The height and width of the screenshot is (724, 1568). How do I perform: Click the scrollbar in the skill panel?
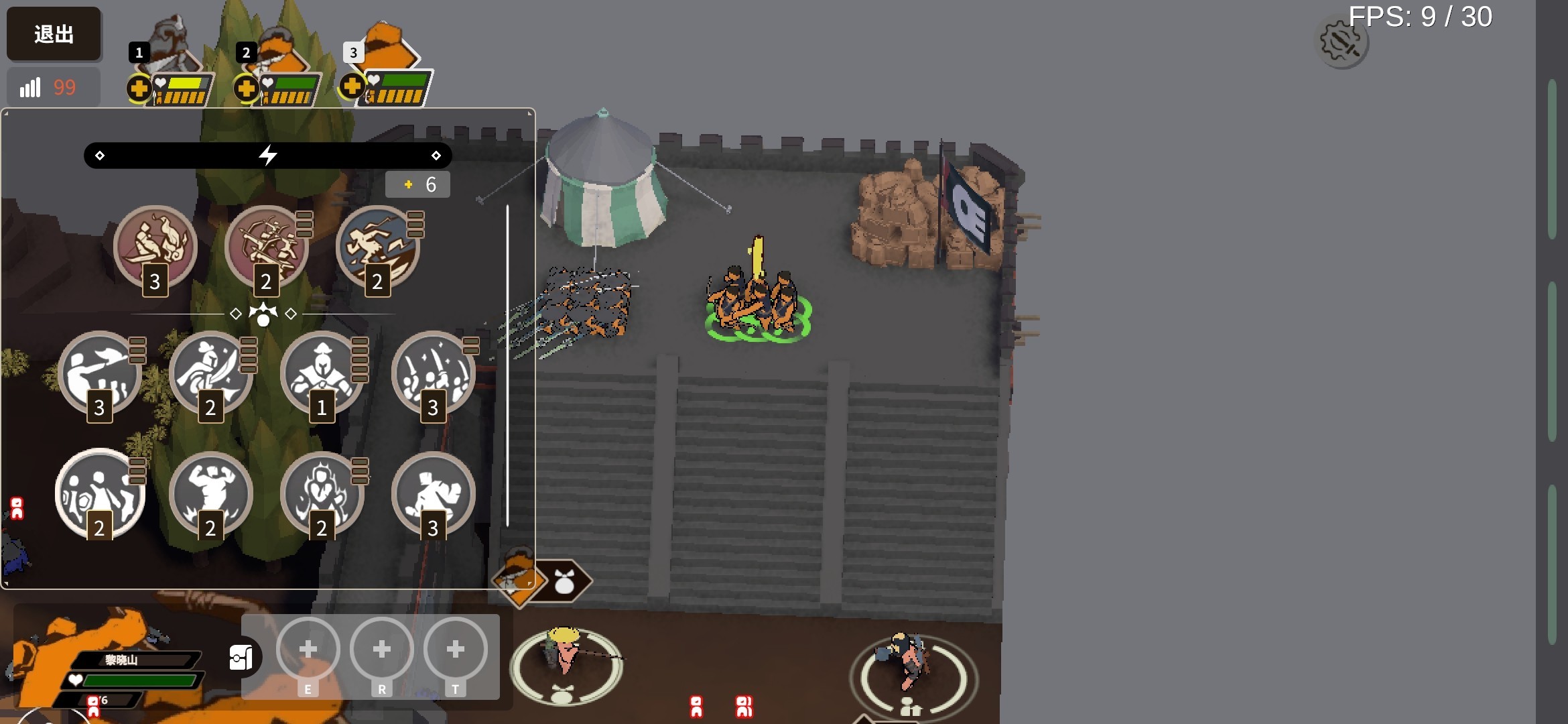(x=507, y=365)
